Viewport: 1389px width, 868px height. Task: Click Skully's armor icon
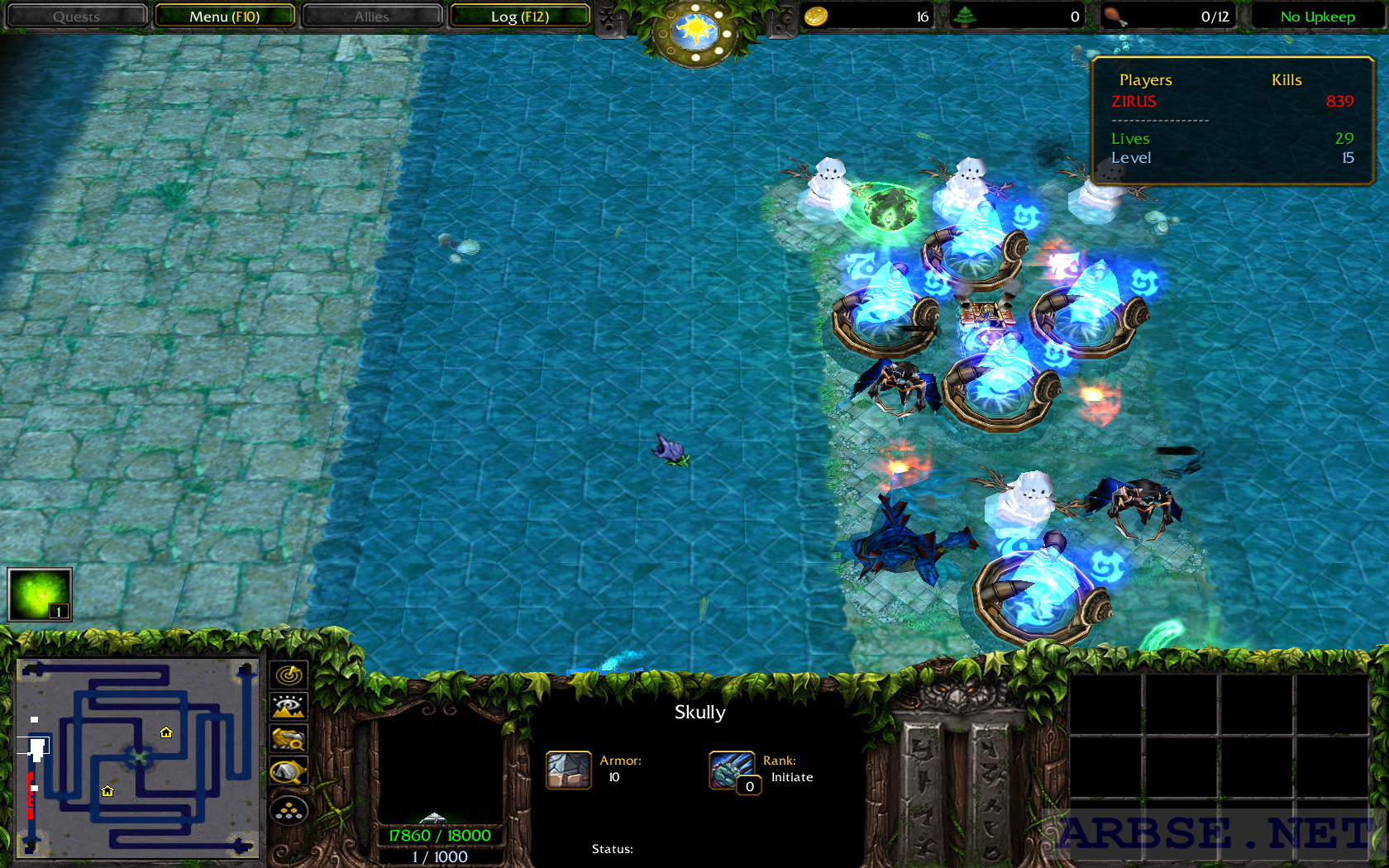point(567,770)
